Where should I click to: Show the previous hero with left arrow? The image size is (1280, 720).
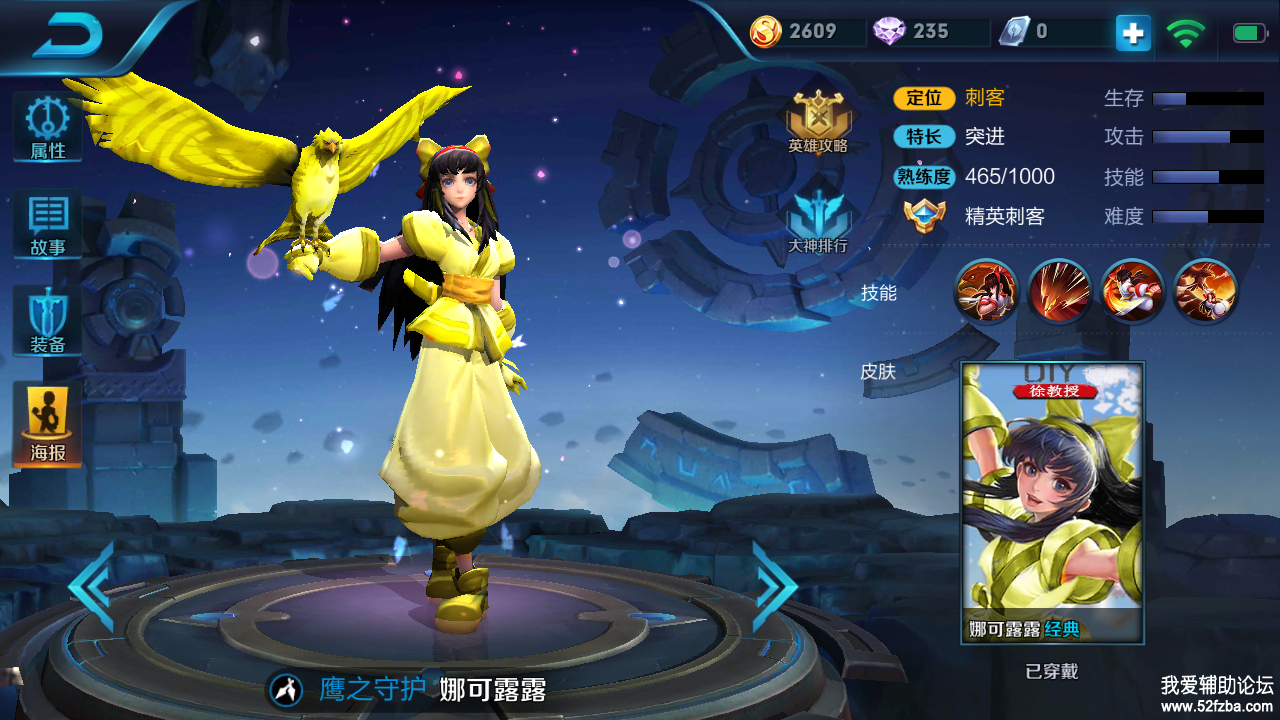click(92, 587)
